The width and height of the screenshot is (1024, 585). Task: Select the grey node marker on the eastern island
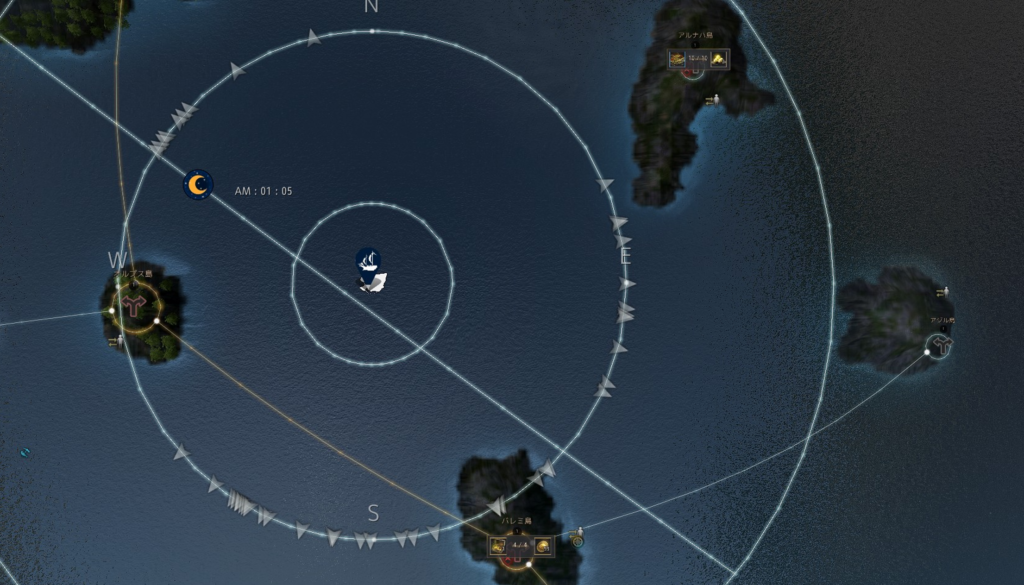tap(940, 346)
